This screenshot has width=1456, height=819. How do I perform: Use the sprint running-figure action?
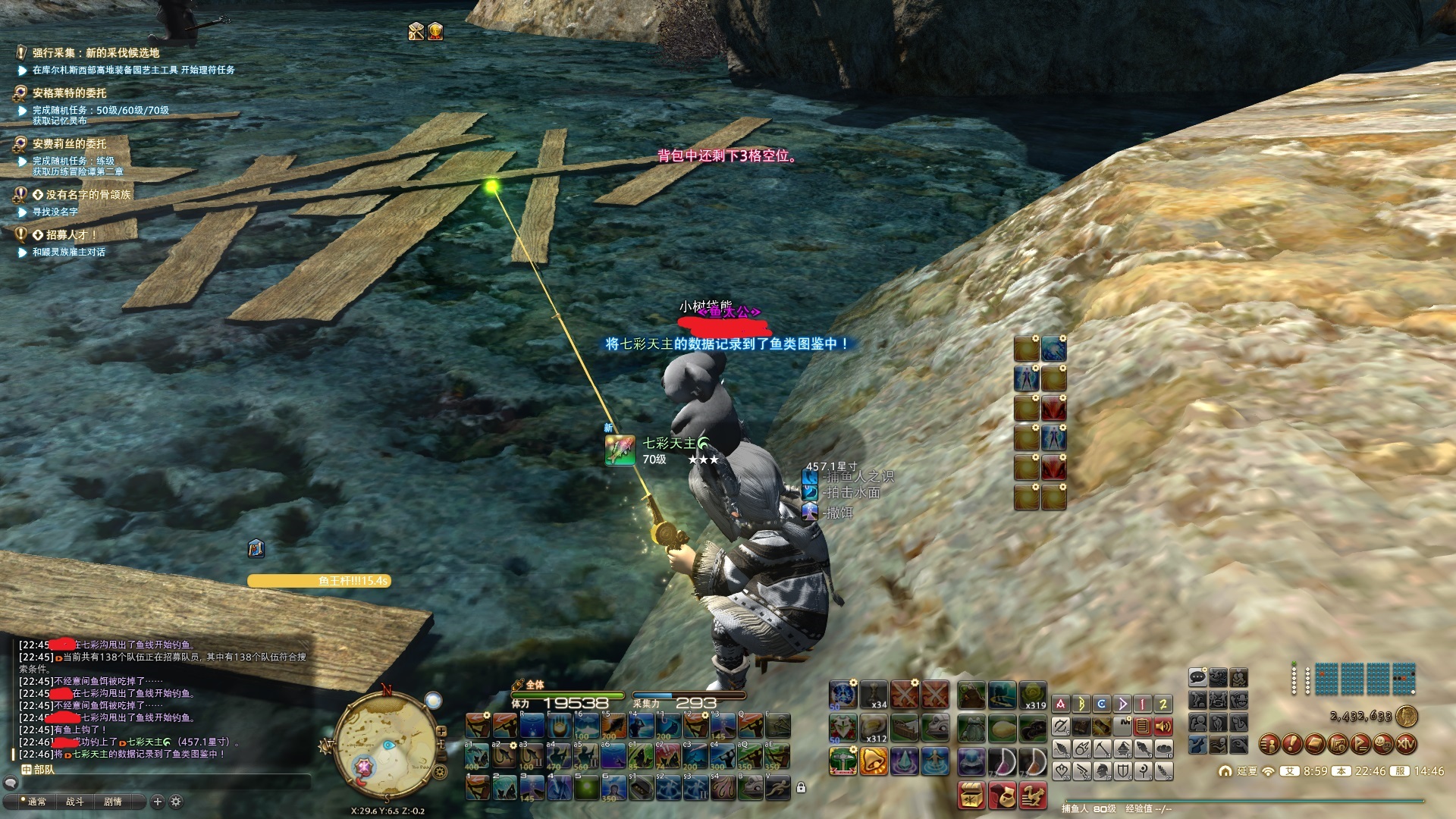[777, 789]
